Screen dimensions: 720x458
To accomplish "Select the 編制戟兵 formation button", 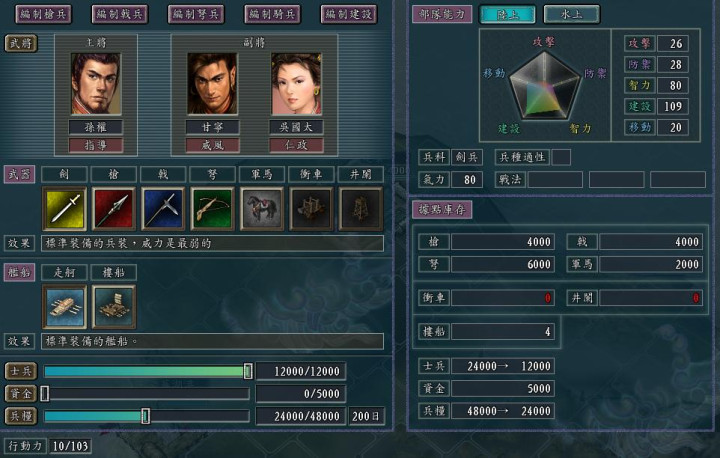I will 119,14.
